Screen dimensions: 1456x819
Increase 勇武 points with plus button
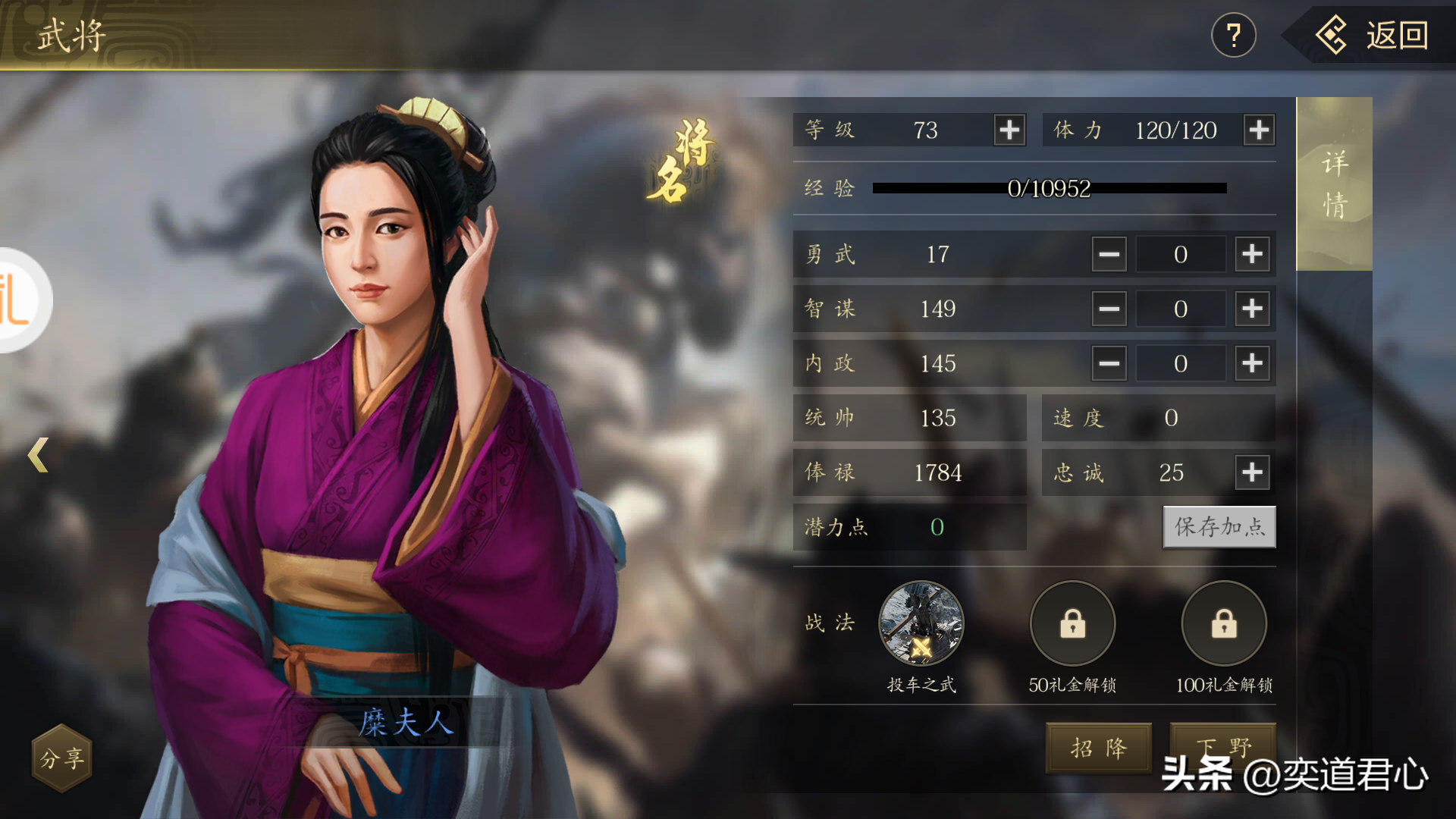click(x=1252, y=254)
